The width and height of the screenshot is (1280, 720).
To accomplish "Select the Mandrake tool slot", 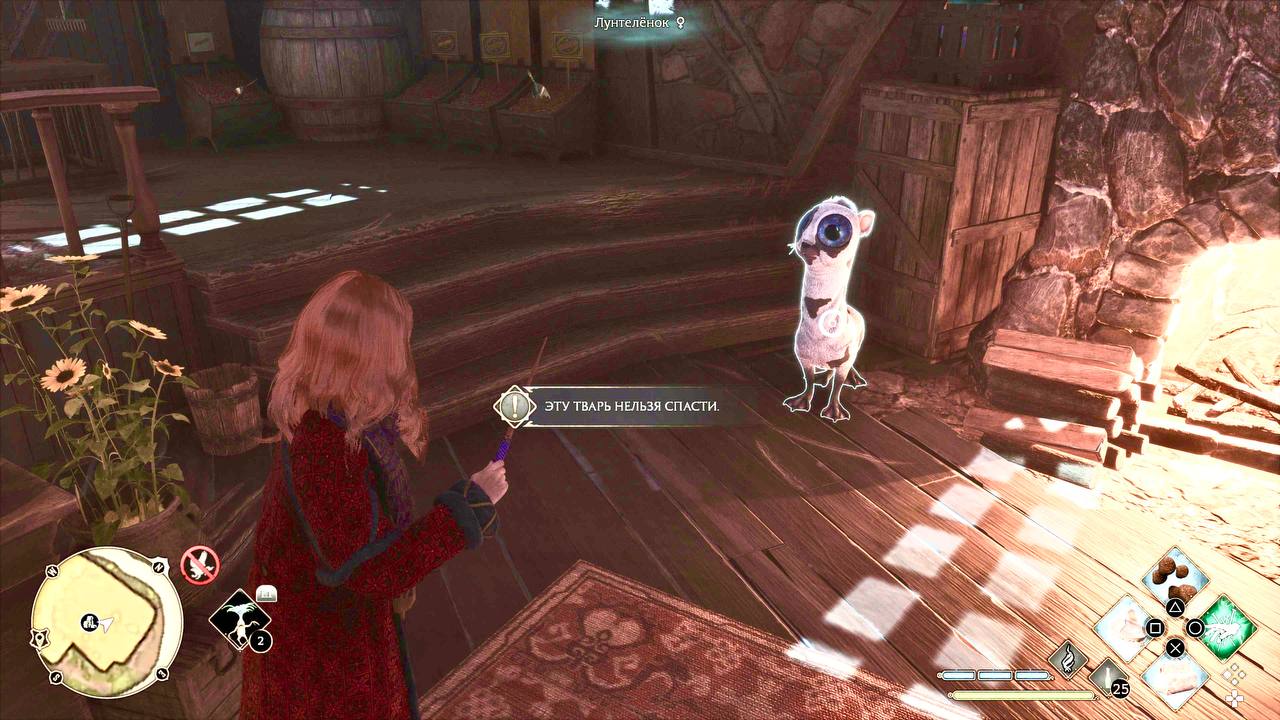I will [x=241, y=620].
